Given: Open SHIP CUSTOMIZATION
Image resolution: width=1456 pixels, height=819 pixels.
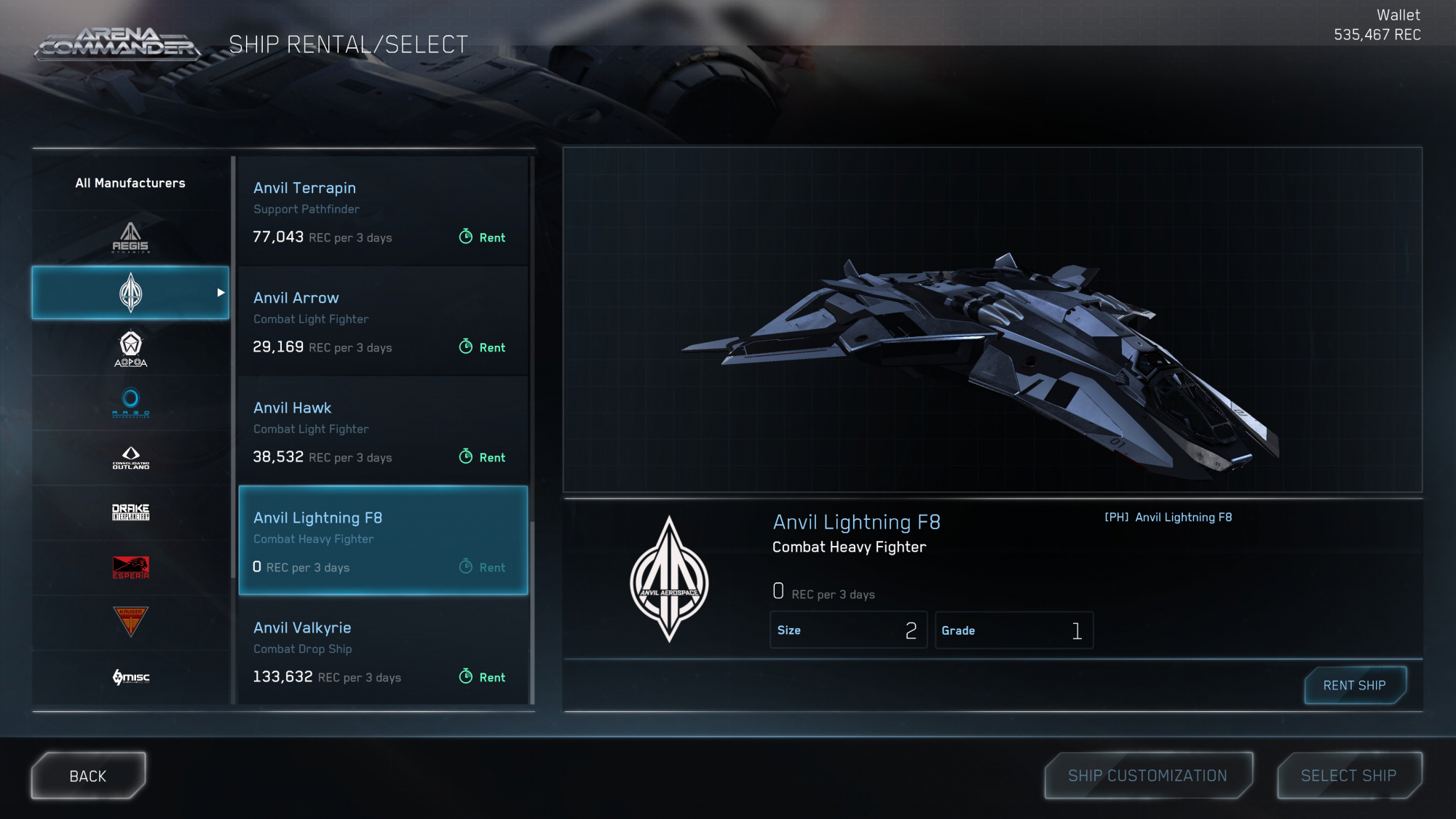Looking at the screenshot, I should click(1147, 776).
